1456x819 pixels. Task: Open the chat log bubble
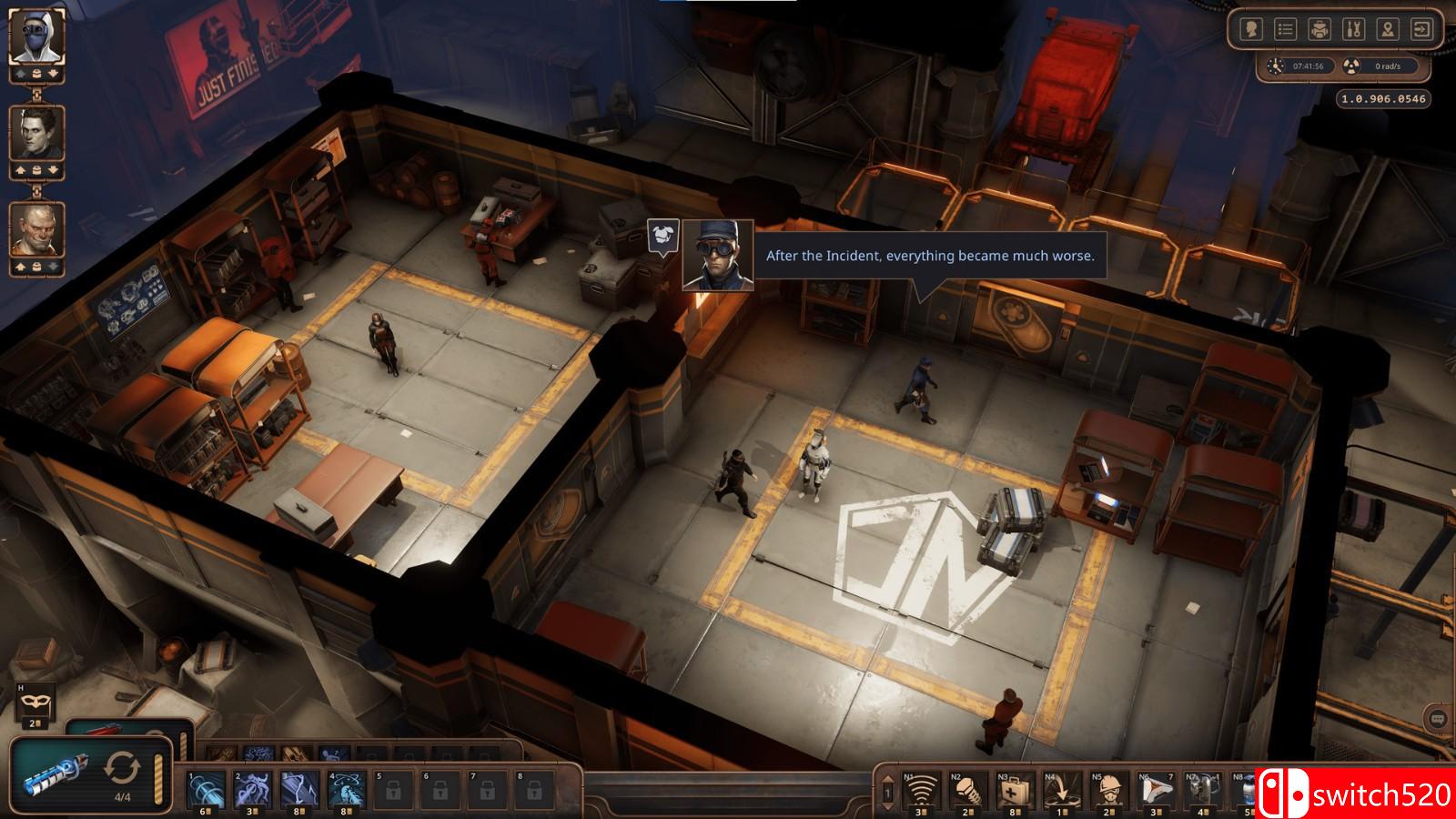point(1438,719)
